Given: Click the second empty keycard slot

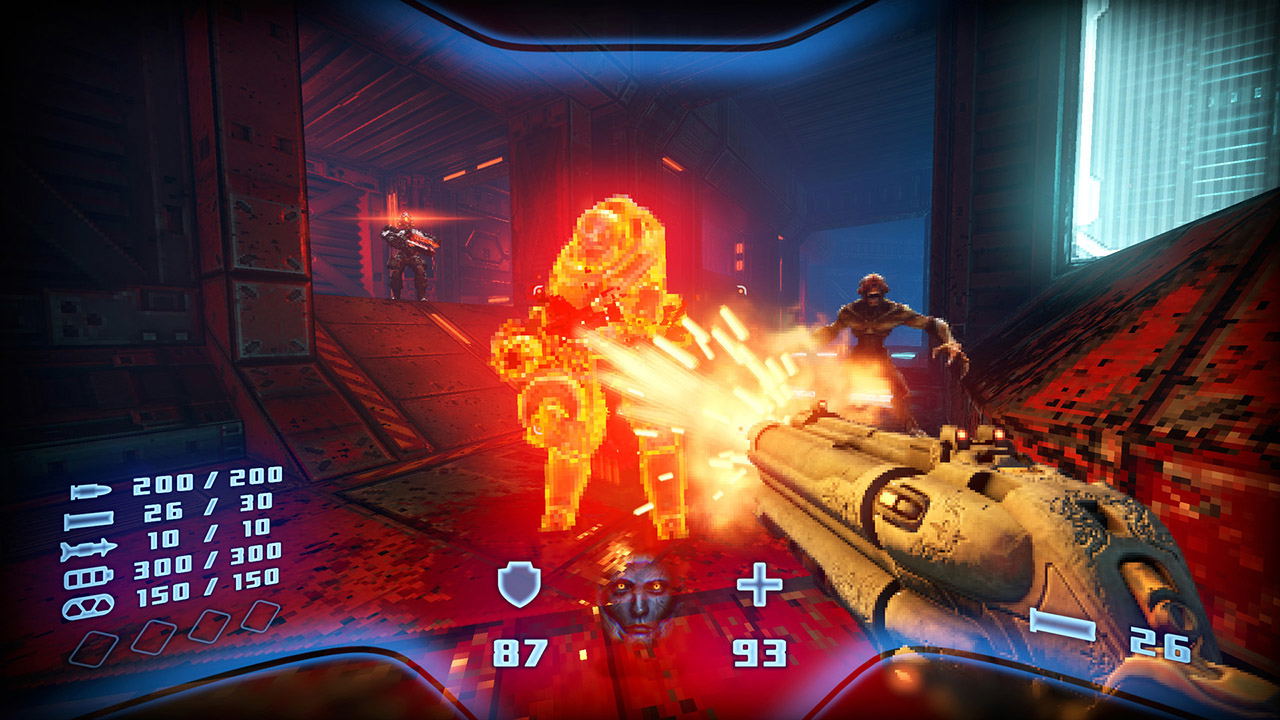Looking at the screenshot, I should (153, 636).
